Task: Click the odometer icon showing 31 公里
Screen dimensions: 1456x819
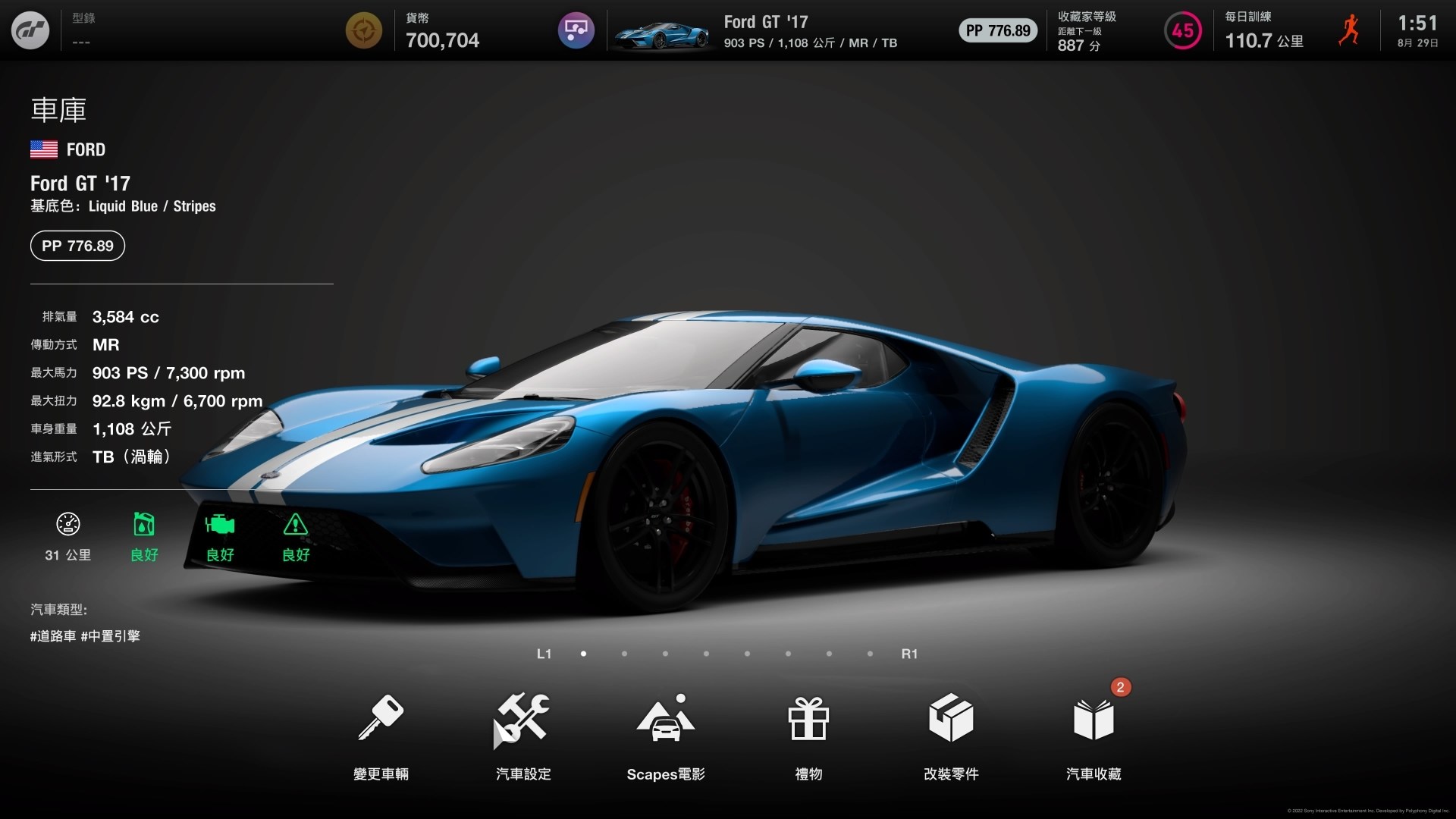Action: [67, 525]
